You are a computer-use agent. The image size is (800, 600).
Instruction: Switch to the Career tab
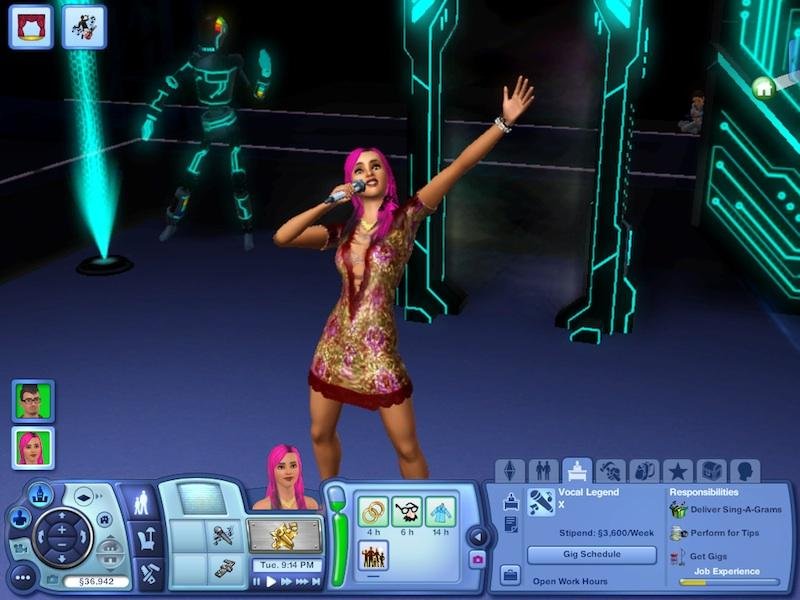(x=577, y=470)
